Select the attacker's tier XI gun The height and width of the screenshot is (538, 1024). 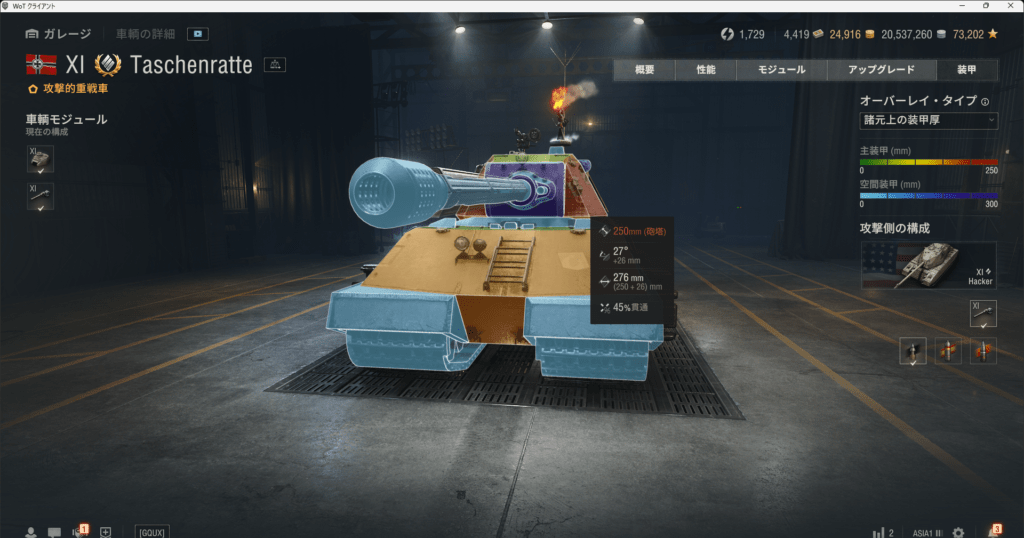(x=983, y=313)
